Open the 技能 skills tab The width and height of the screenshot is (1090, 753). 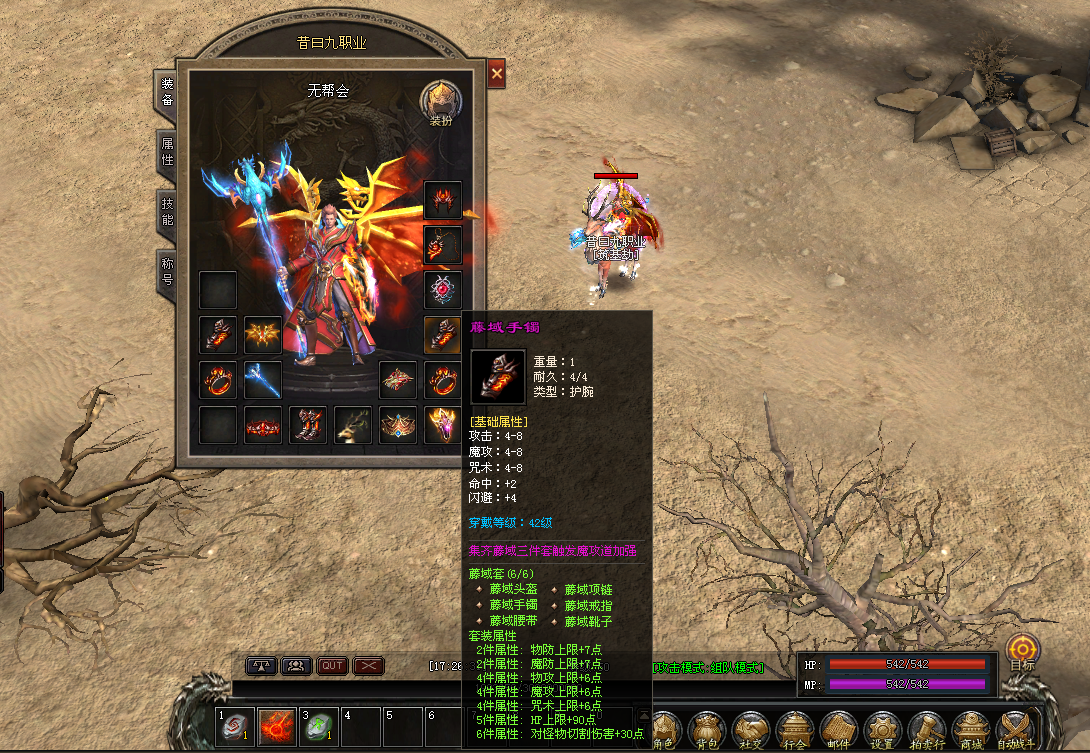pyautogui.click(x=168, y=211)
